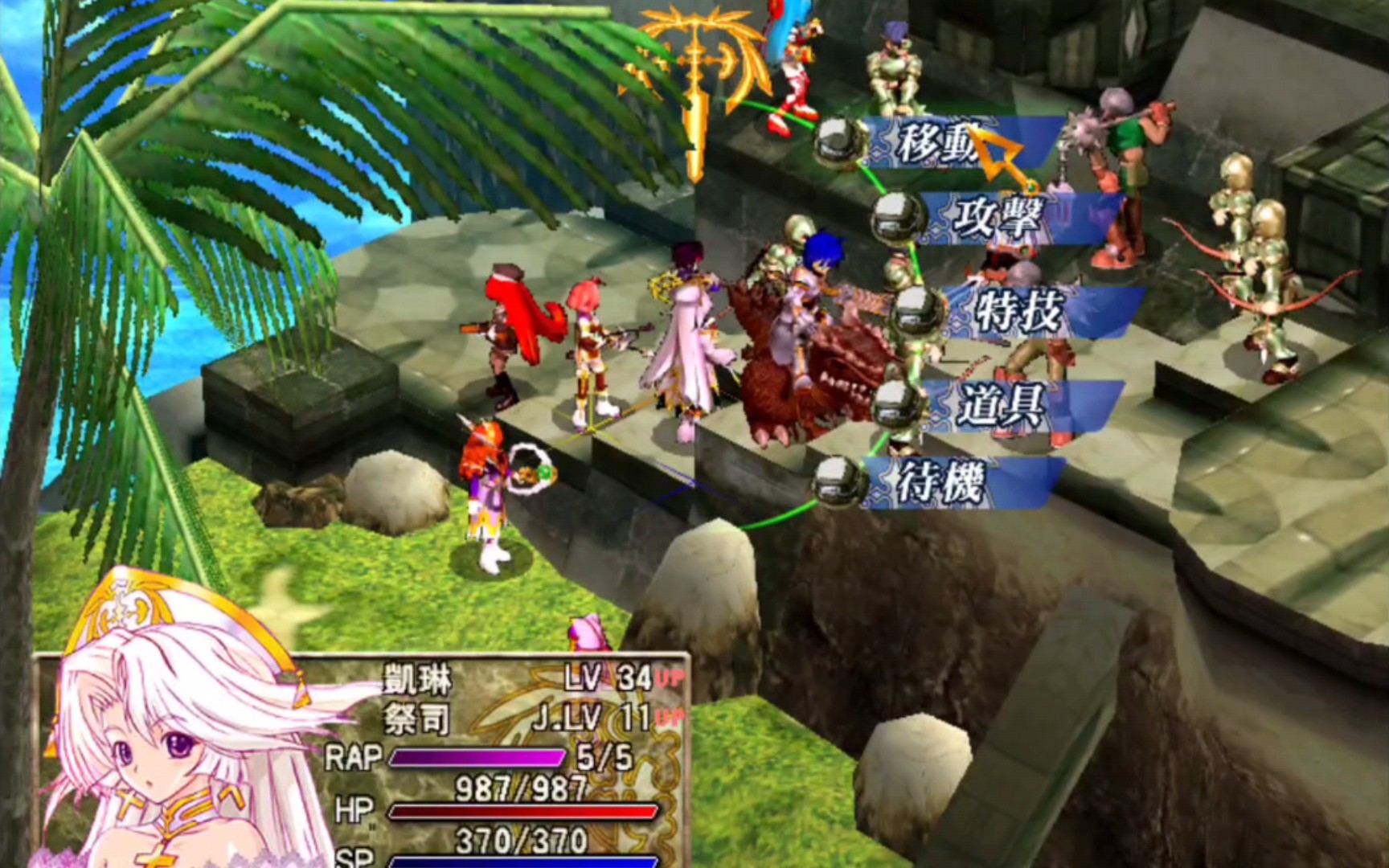1389x868 pixels.
Task: Open the 特技 (Skills) menu
Action: click(x=1019, y=311)
